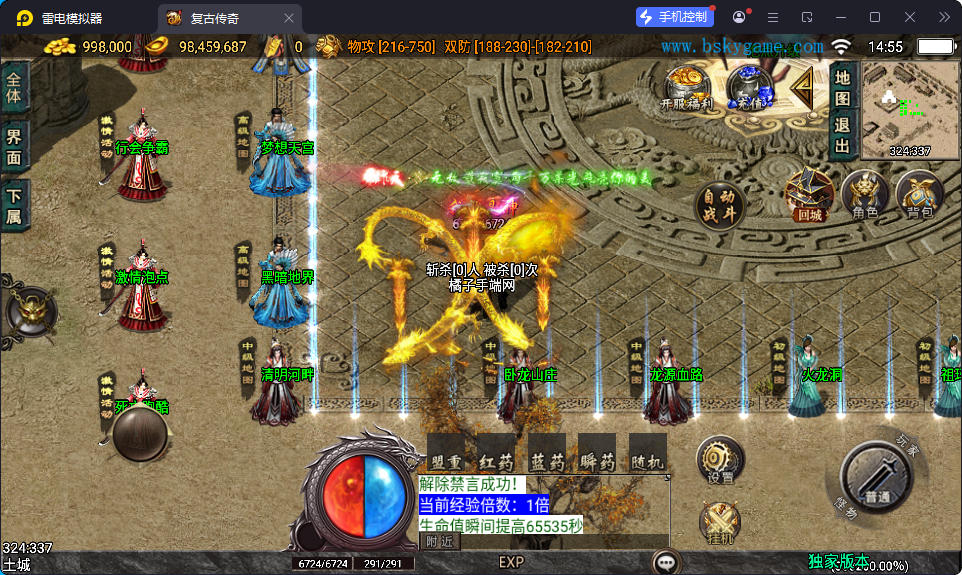Open the 角色 character sheet
962x575 pixels.
coord(865,193)
